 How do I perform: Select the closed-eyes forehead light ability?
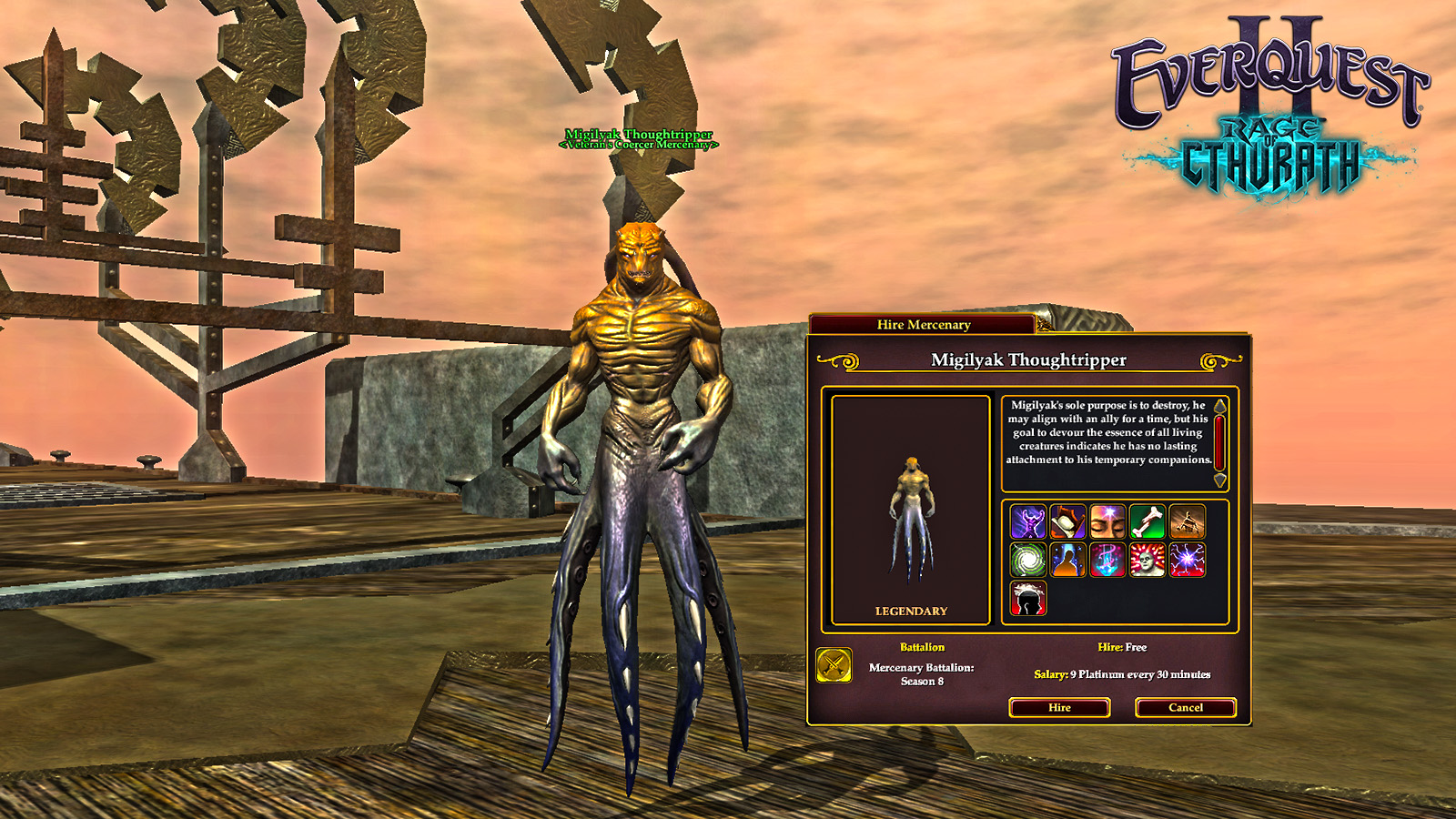click(1107, 522)
